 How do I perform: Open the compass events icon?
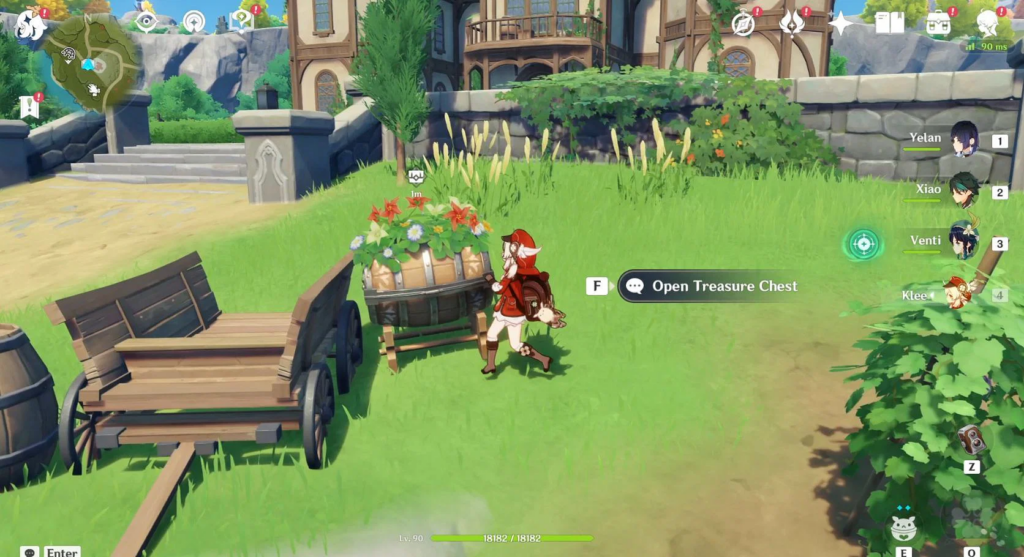tap(743, 23)
